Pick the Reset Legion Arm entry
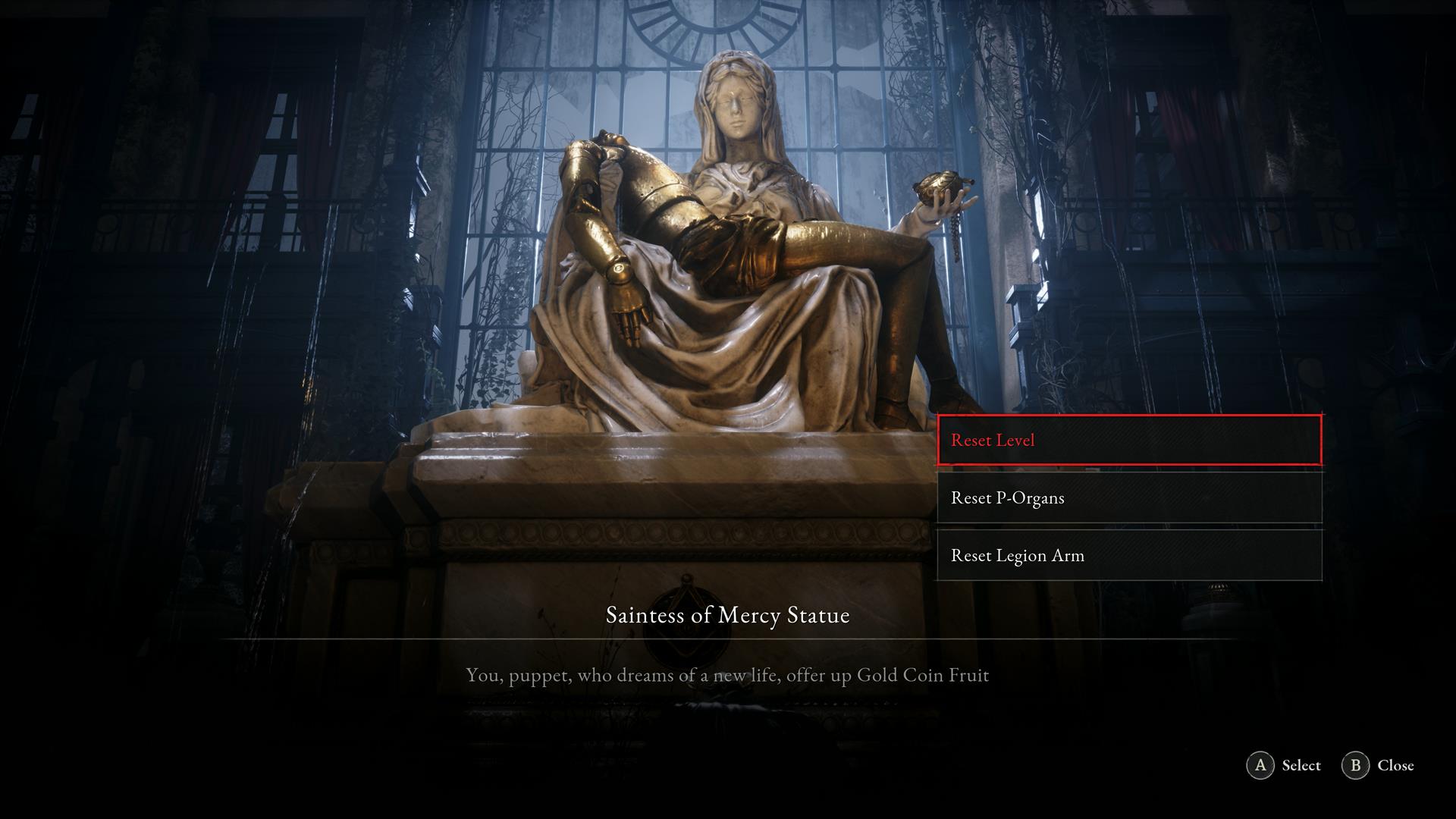1456x819 pixels. pos(1129,555)
